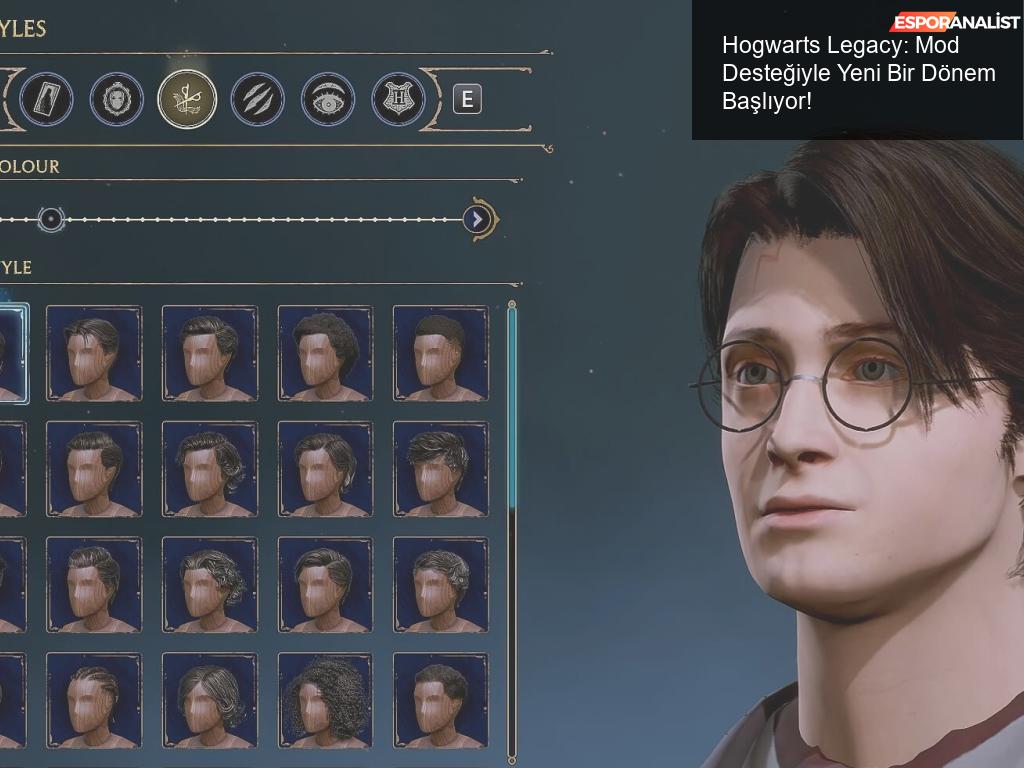
Task: Select the round afro hairstyle
Action: coord(325,353)
